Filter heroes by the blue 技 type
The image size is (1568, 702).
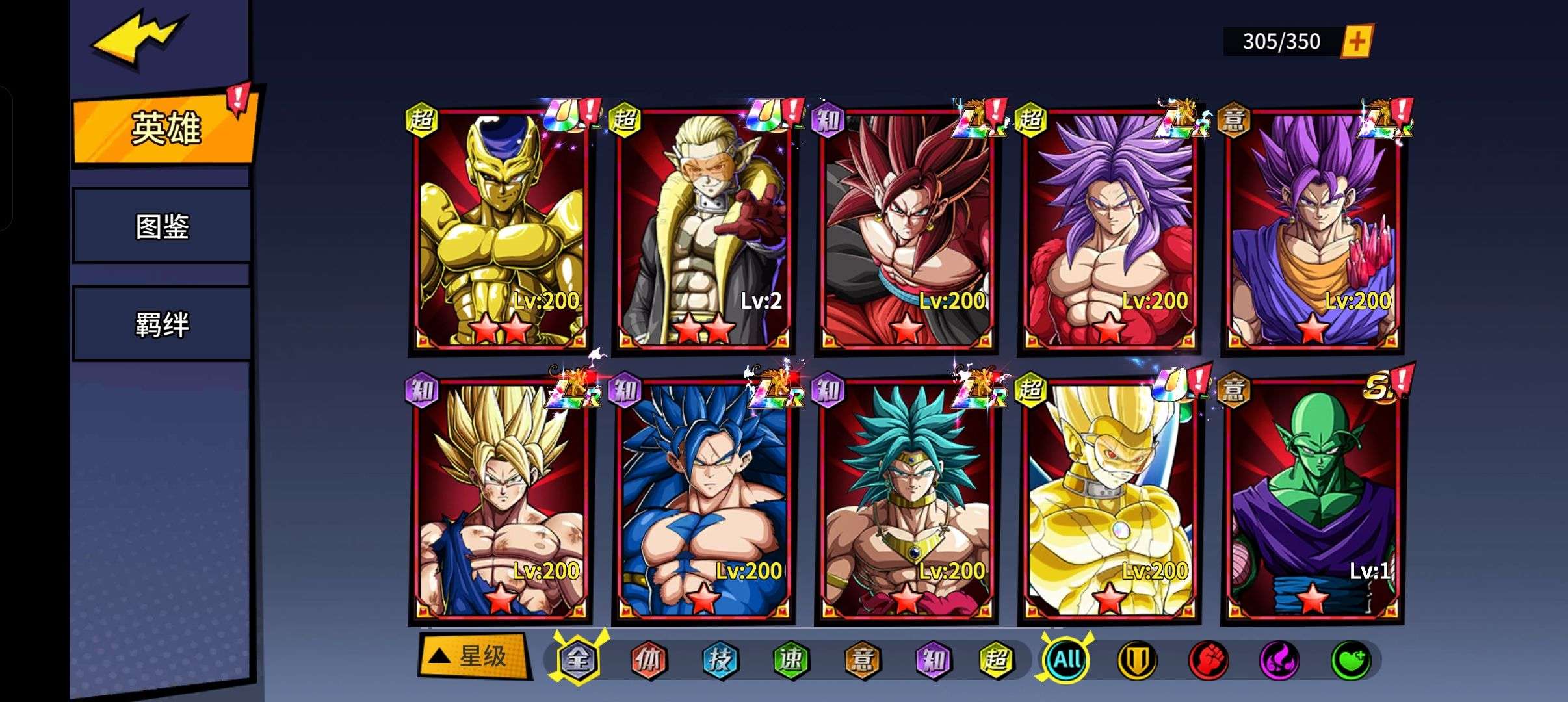720,660
